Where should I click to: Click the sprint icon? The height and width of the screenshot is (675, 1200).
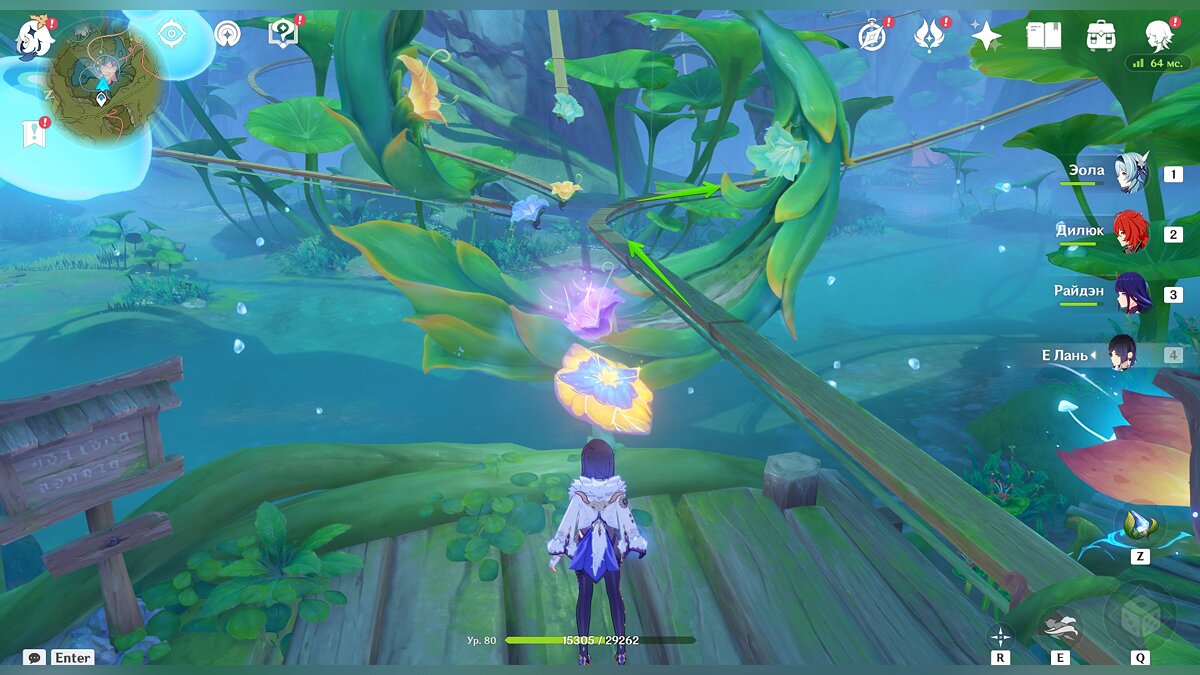(1000, 636)
